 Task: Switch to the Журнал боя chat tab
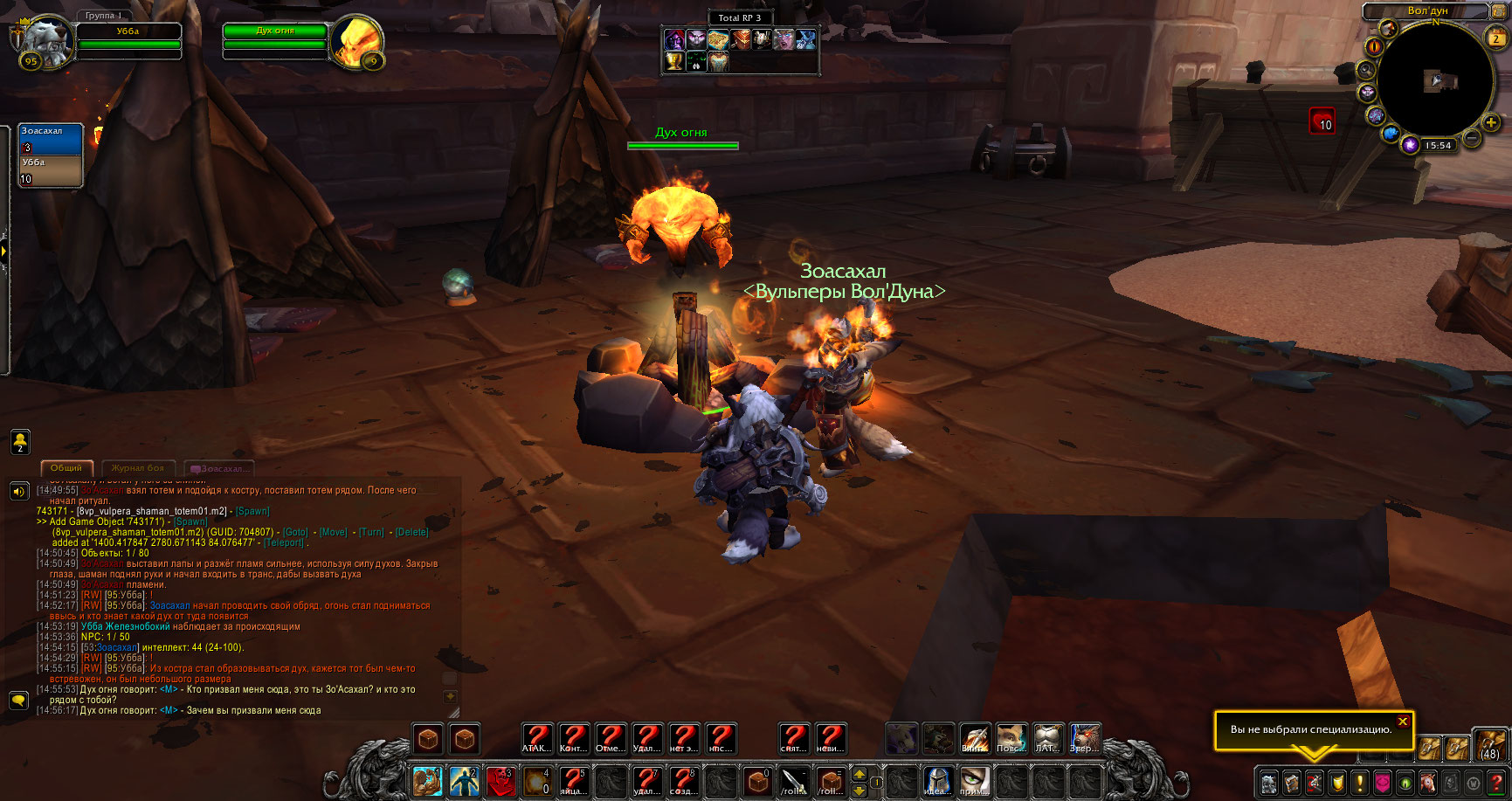(x=138, y=468)
